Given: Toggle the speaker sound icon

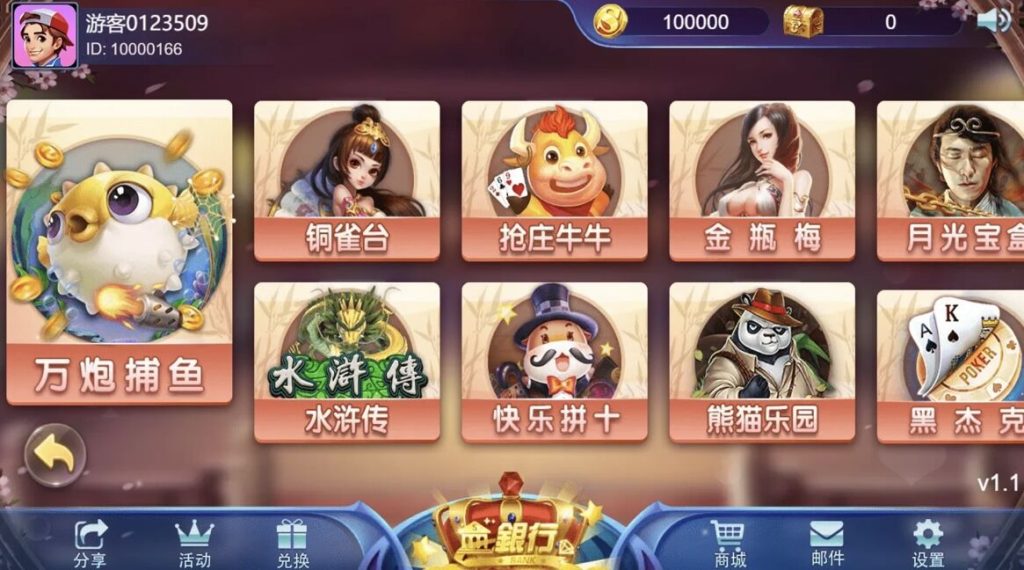Looking at the screenshot, I should click(994, 20).
